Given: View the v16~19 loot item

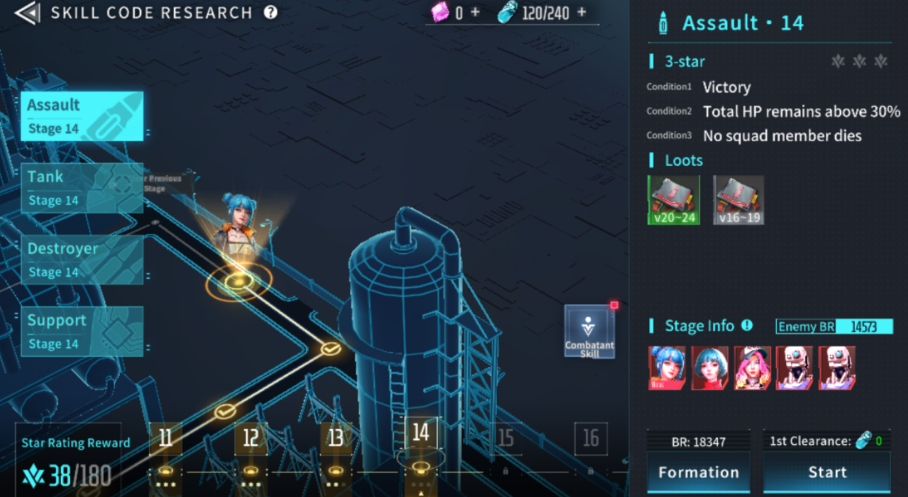Looking at the screenshot, I should coord(739,200).
